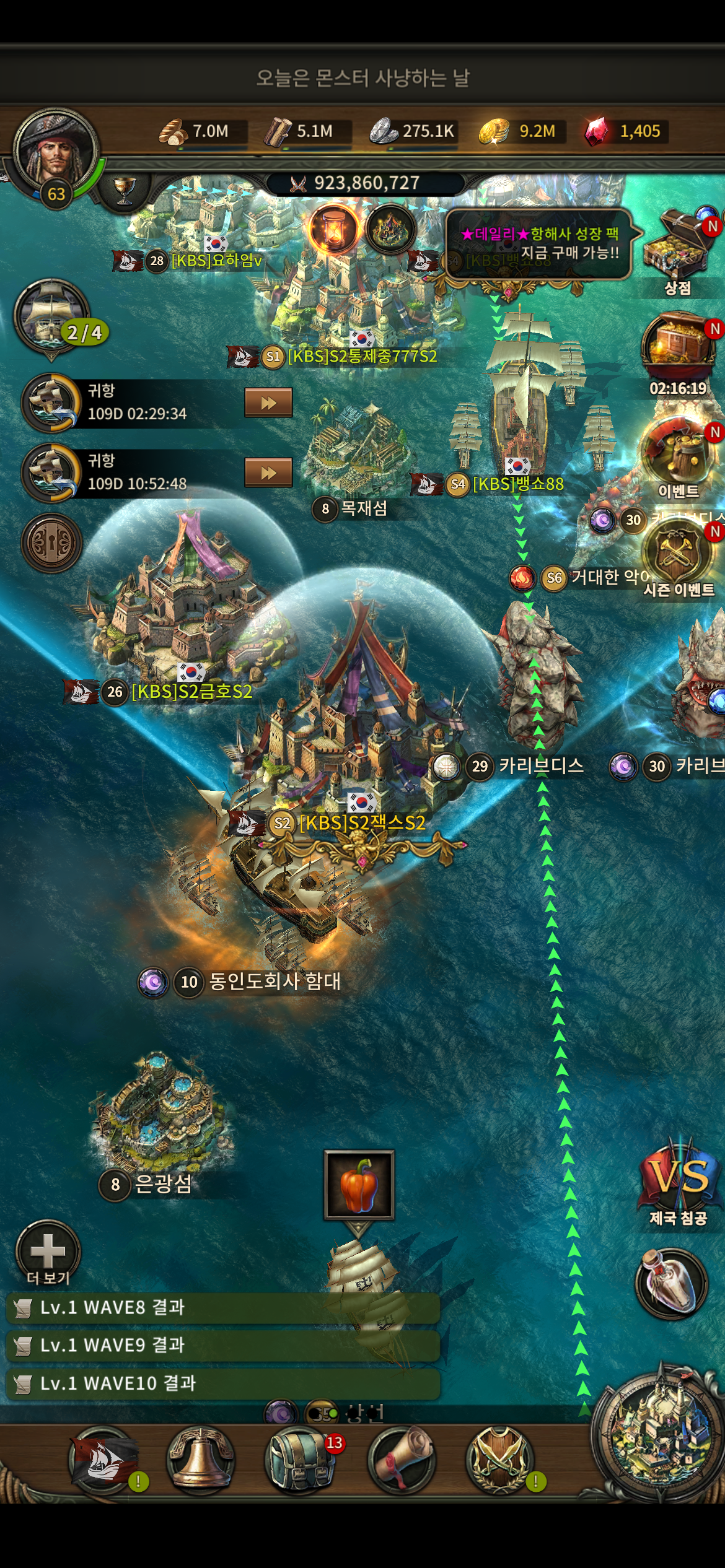Speed up the second 귀항 fleet

point(268,473)
